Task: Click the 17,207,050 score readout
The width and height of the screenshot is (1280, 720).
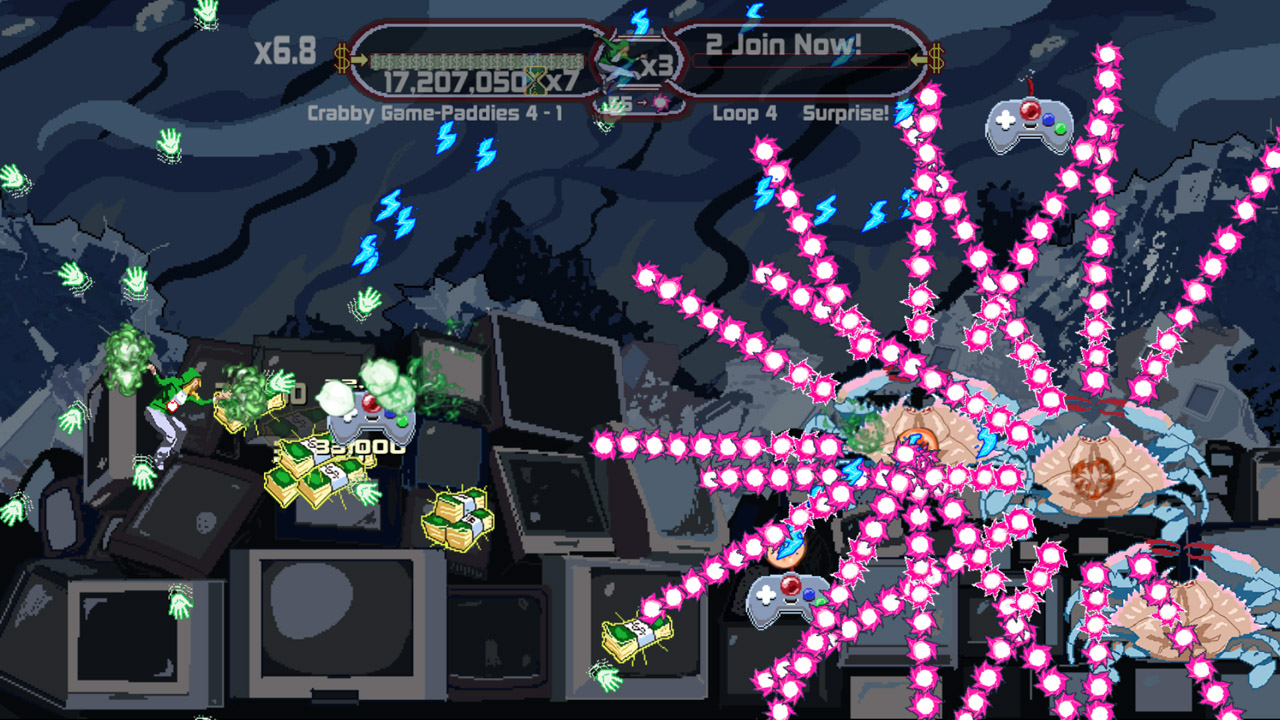Action: 450,78
